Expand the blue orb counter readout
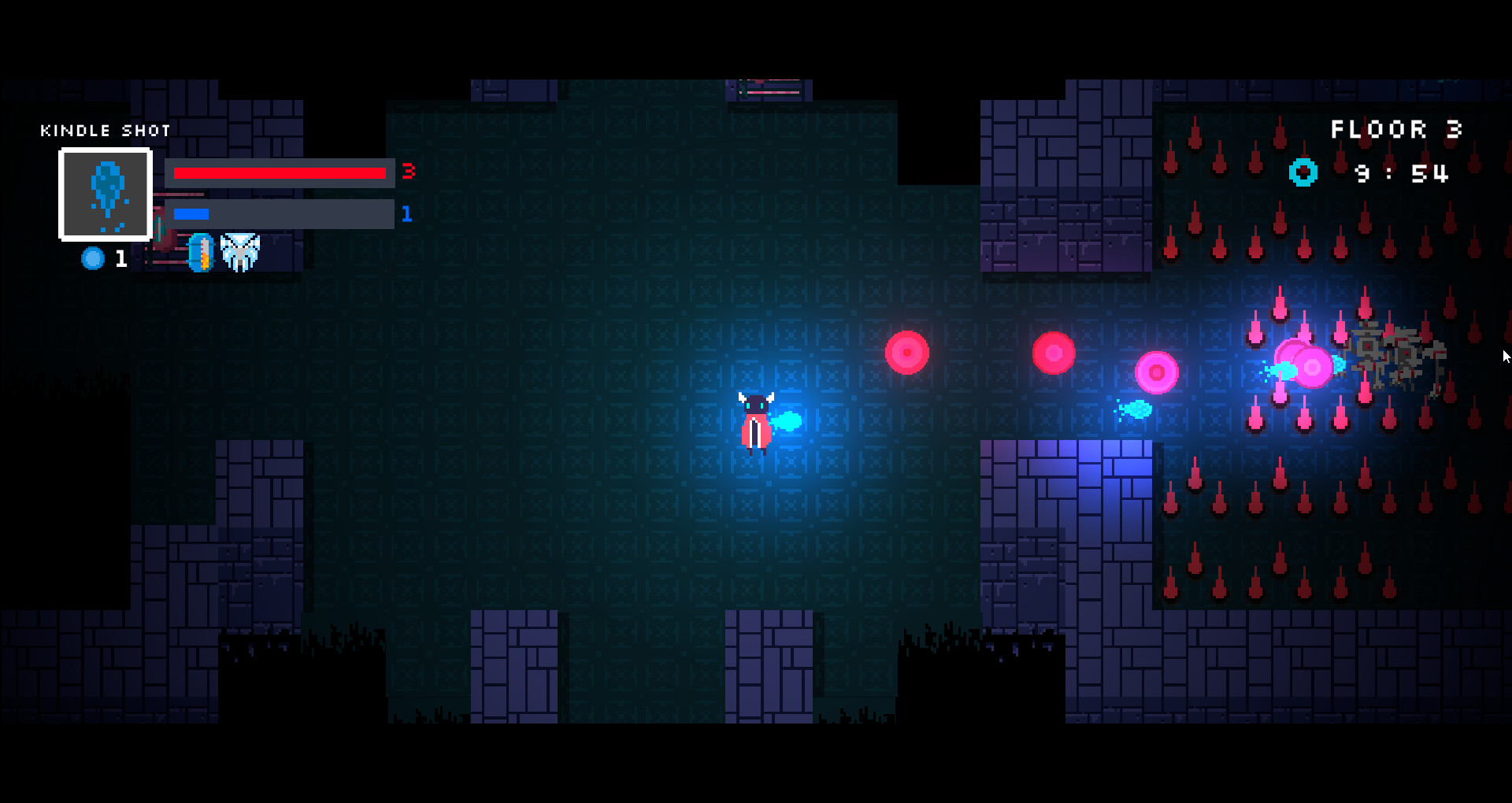1512x803 pixels. tap(105, 258)
